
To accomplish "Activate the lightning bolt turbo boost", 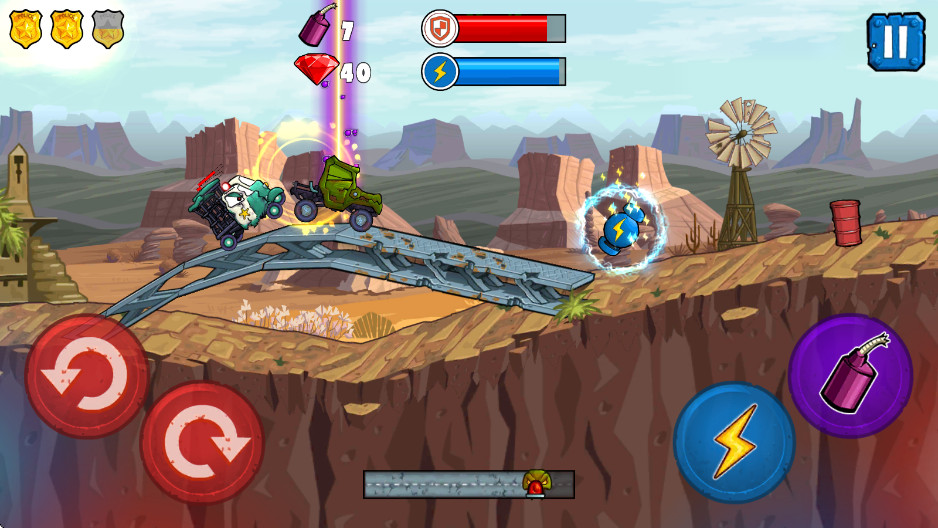I will click(x=734, y=442).
